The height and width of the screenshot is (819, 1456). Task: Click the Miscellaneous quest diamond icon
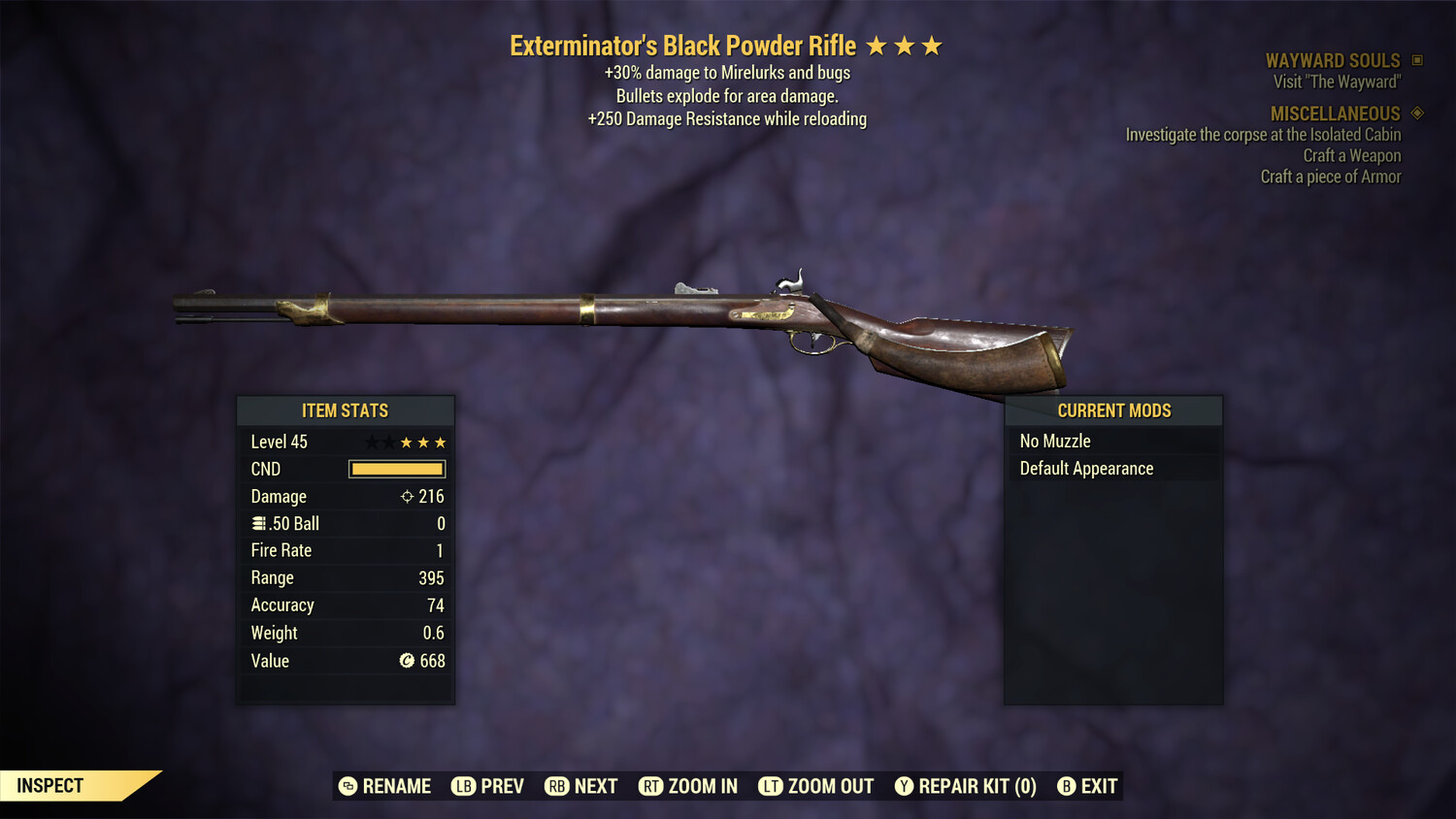tap(1415, 114)
